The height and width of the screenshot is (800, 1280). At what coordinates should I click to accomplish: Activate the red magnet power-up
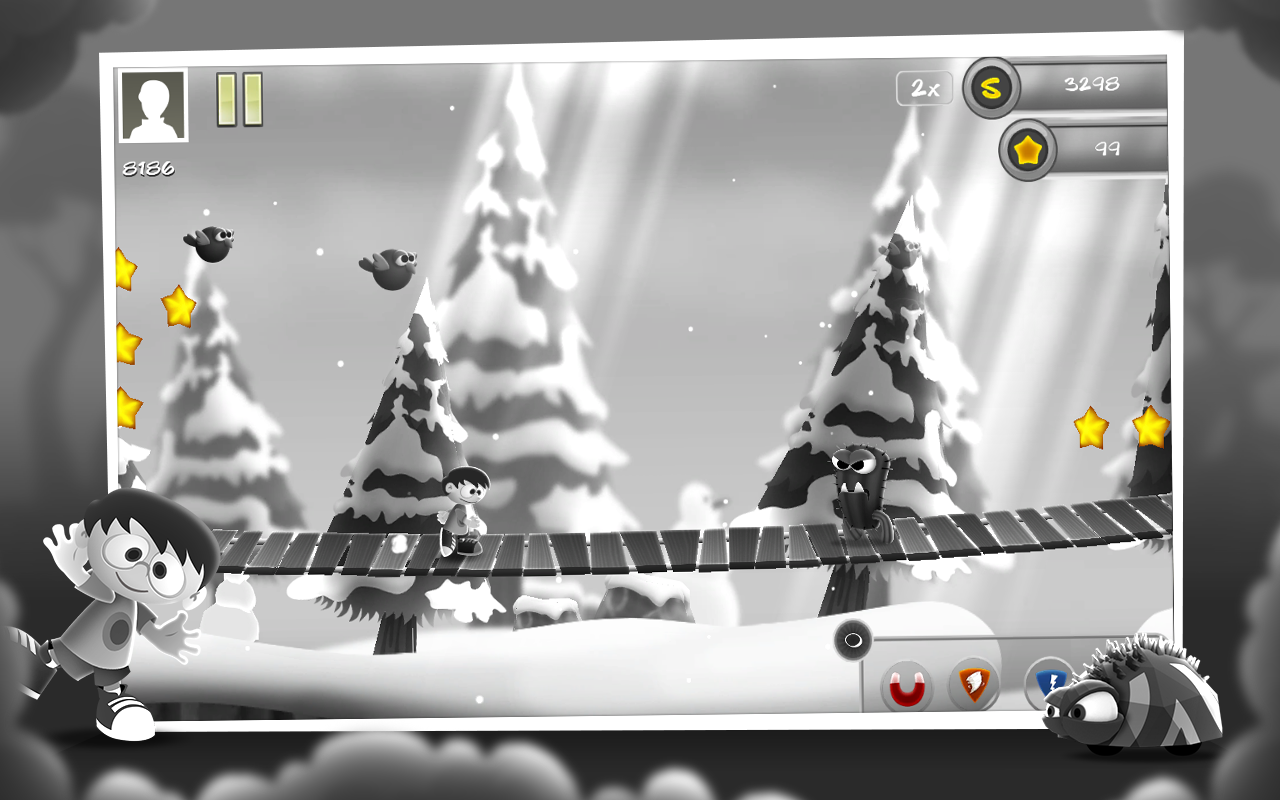[x=907, y=687]
